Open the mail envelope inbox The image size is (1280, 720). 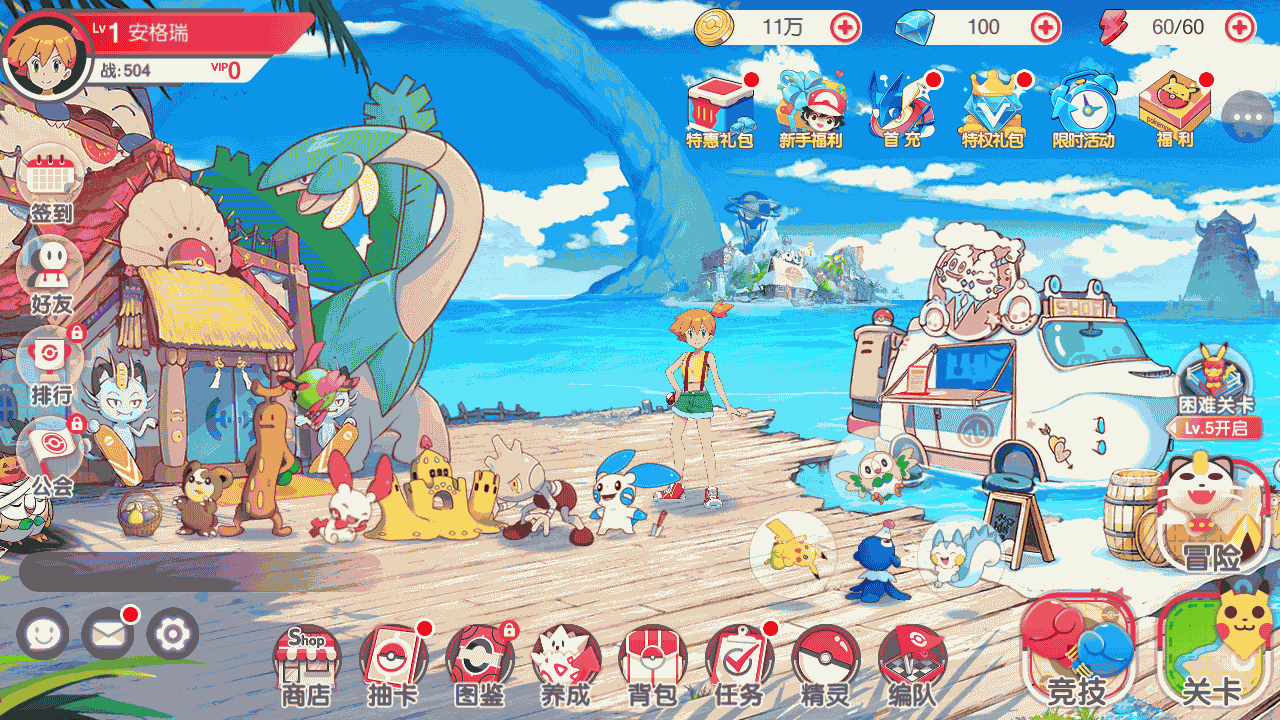(x=107, y=634)
